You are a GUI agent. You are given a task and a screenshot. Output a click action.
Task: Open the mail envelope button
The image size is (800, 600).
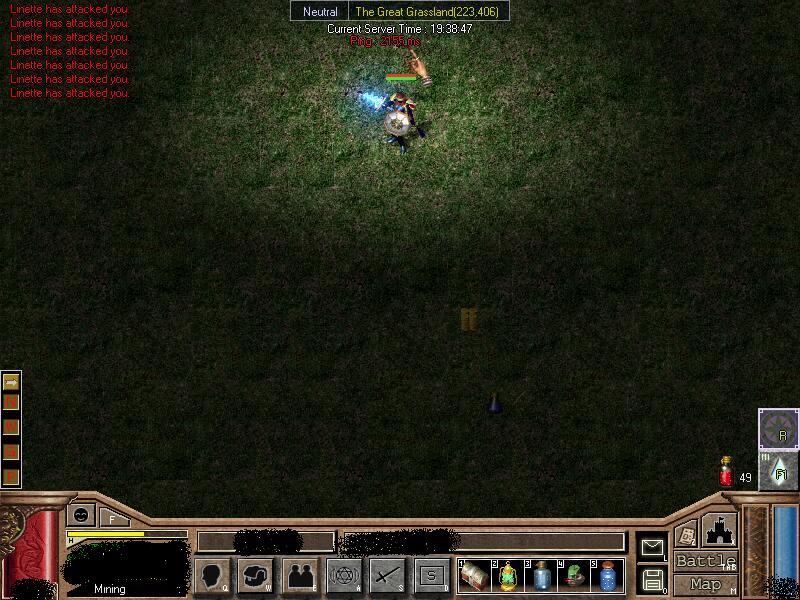(652, 547)
